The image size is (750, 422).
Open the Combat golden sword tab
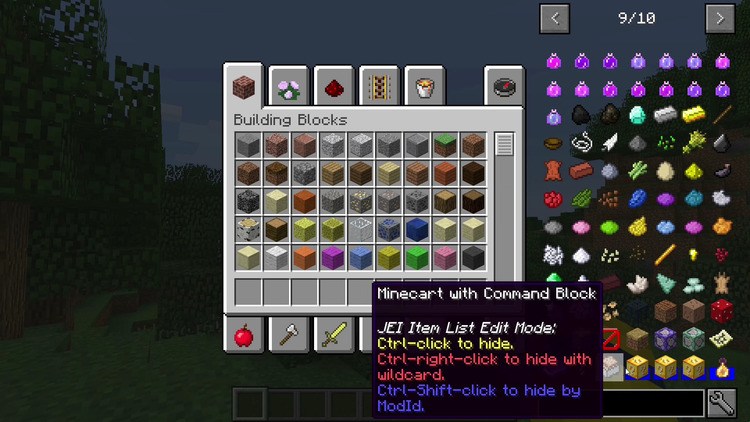tap(334, 334)
